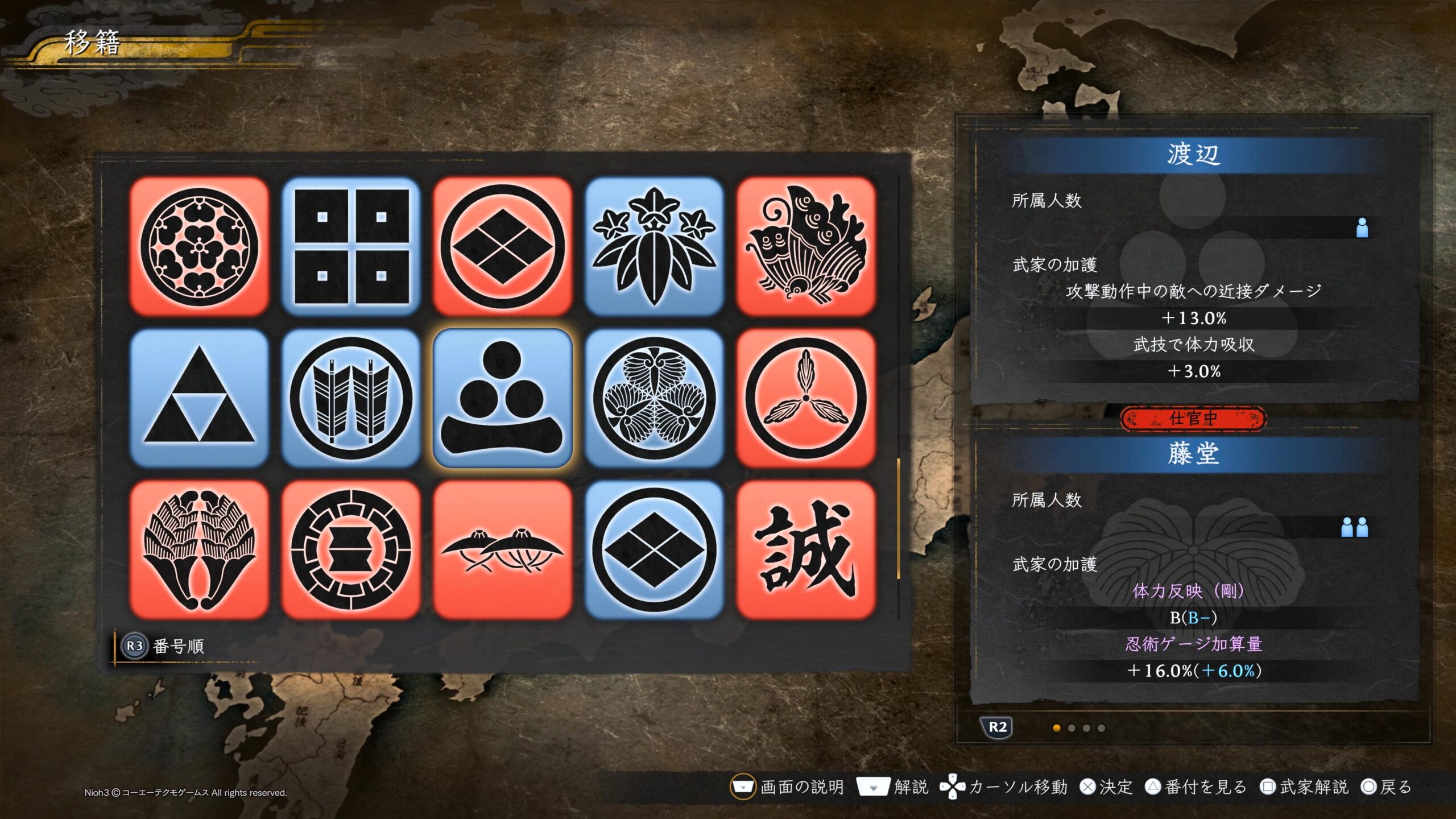Choose the four squares clan crest
1456x819 pixels.
click(x=351, y=246)
